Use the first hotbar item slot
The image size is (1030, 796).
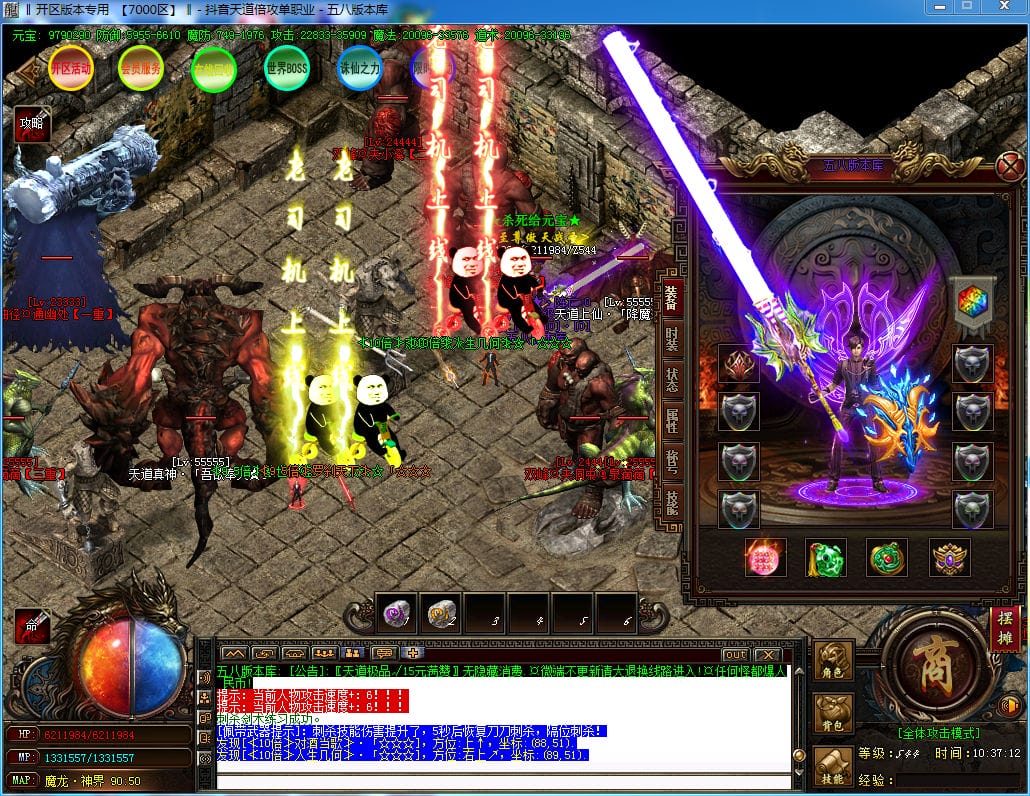[397, 614]
